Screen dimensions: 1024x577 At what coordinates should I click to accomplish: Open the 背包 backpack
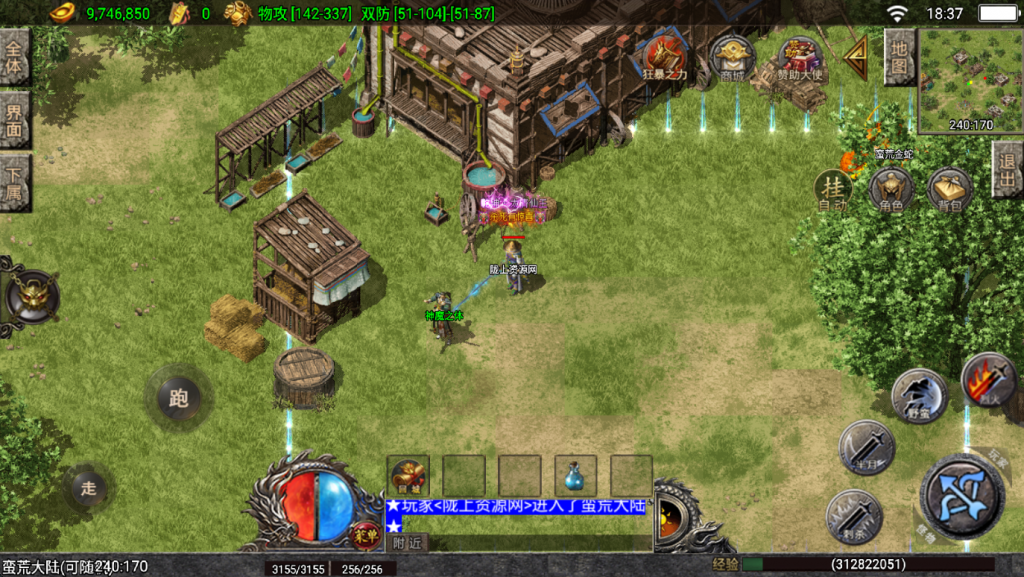(949, 189)
